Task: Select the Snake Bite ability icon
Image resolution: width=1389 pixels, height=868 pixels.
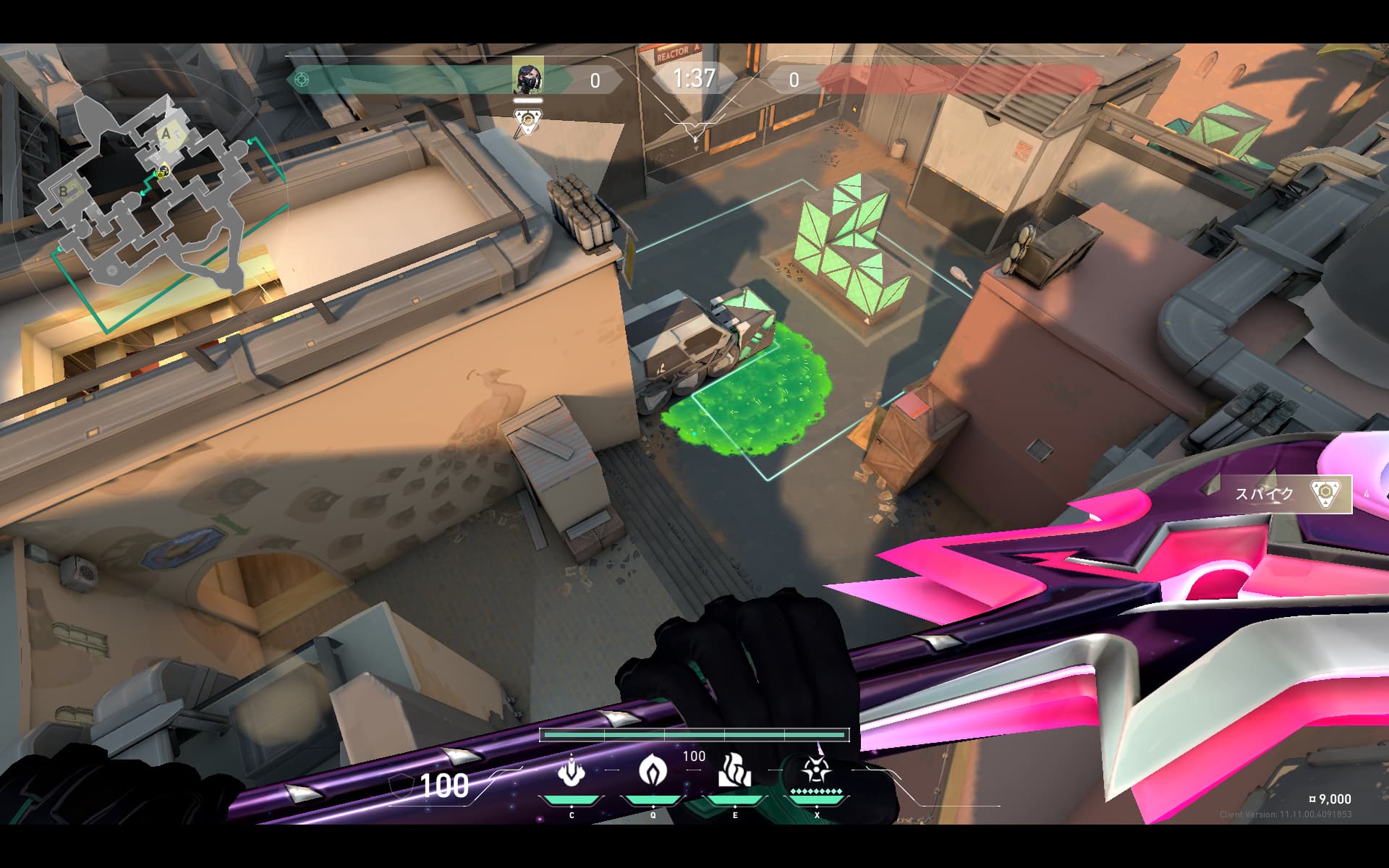Action: pyautogui.click(x=572, y=773)
